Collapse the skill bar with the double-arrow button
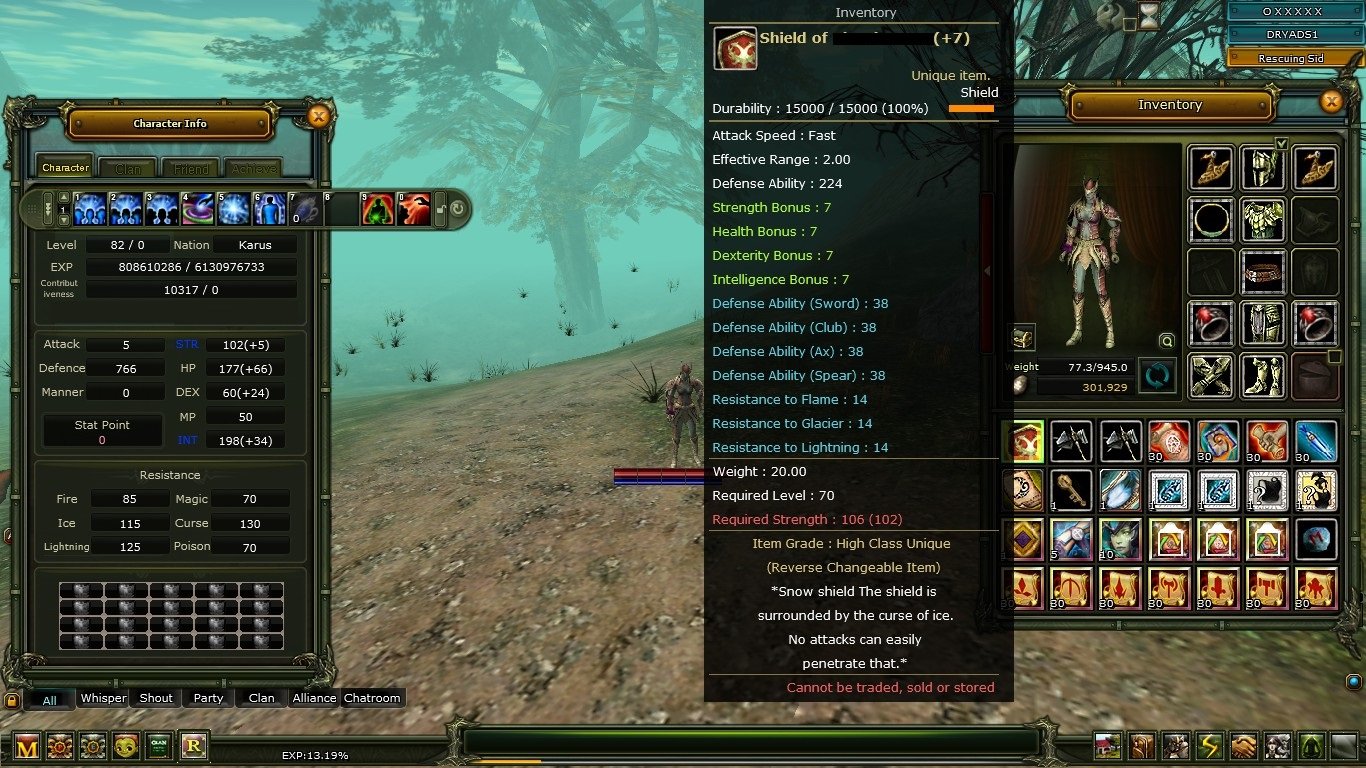The image size is (1366, 768). (x=48, y=208)
